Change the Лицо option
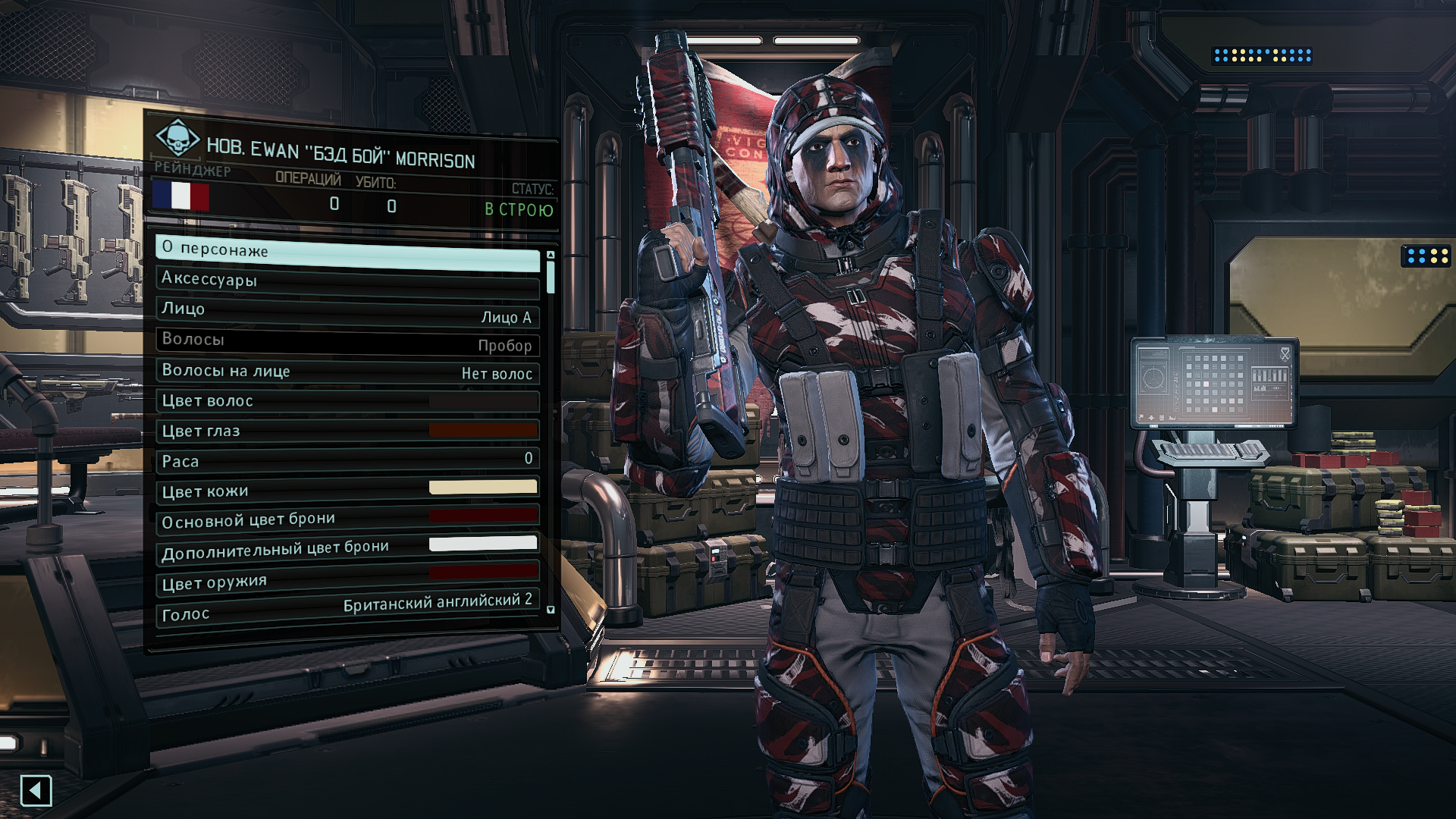 347,312
